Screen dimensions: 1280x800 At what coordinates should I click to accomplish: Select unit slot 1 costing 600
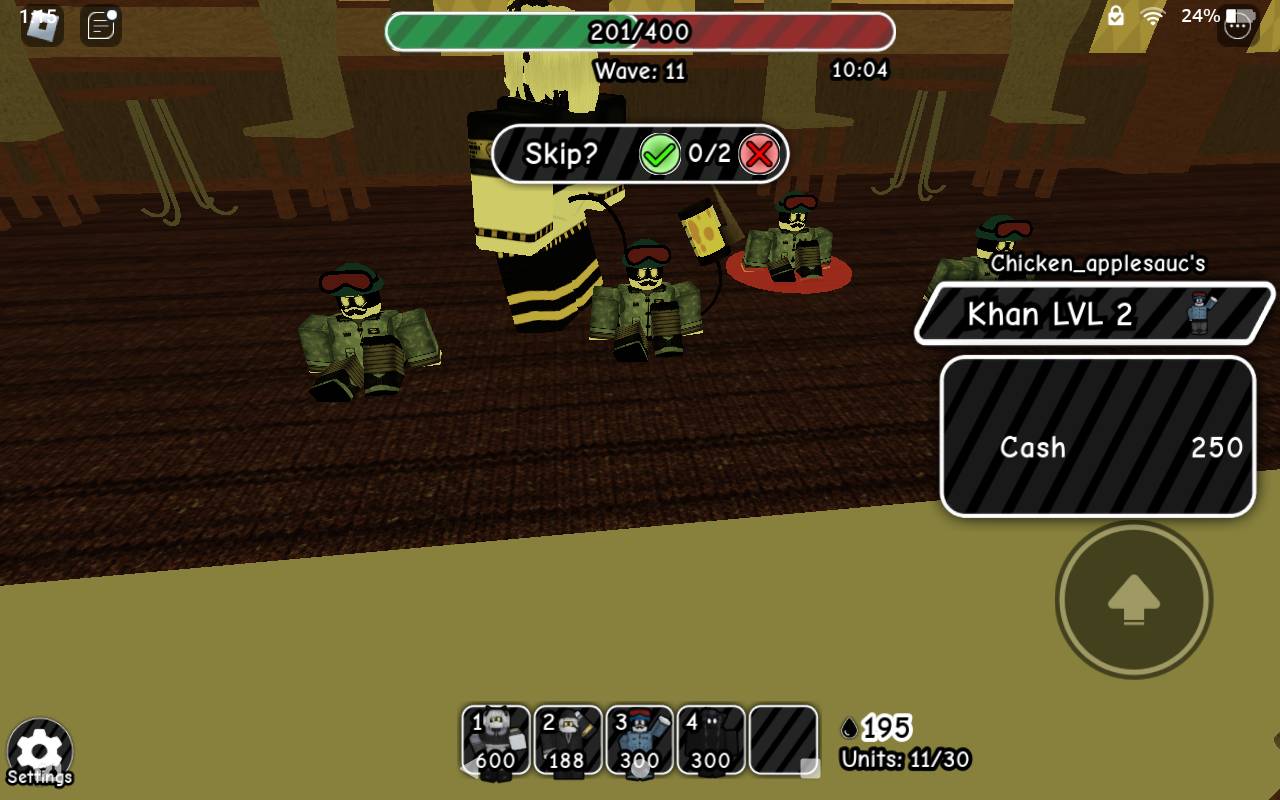click(496, 740)
